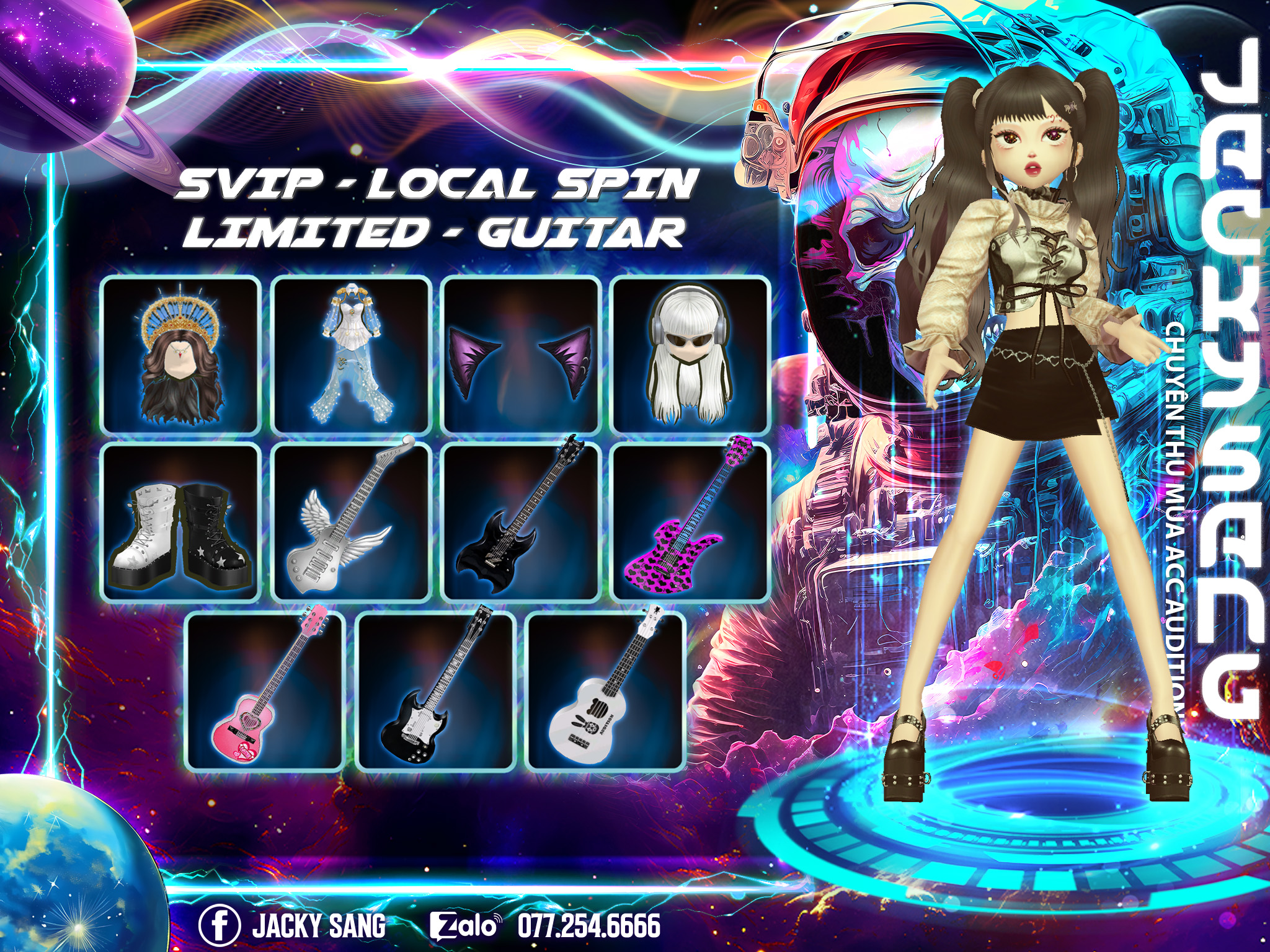
Task: Choose the blue and white gown outfit
Action: coord(351,355)
